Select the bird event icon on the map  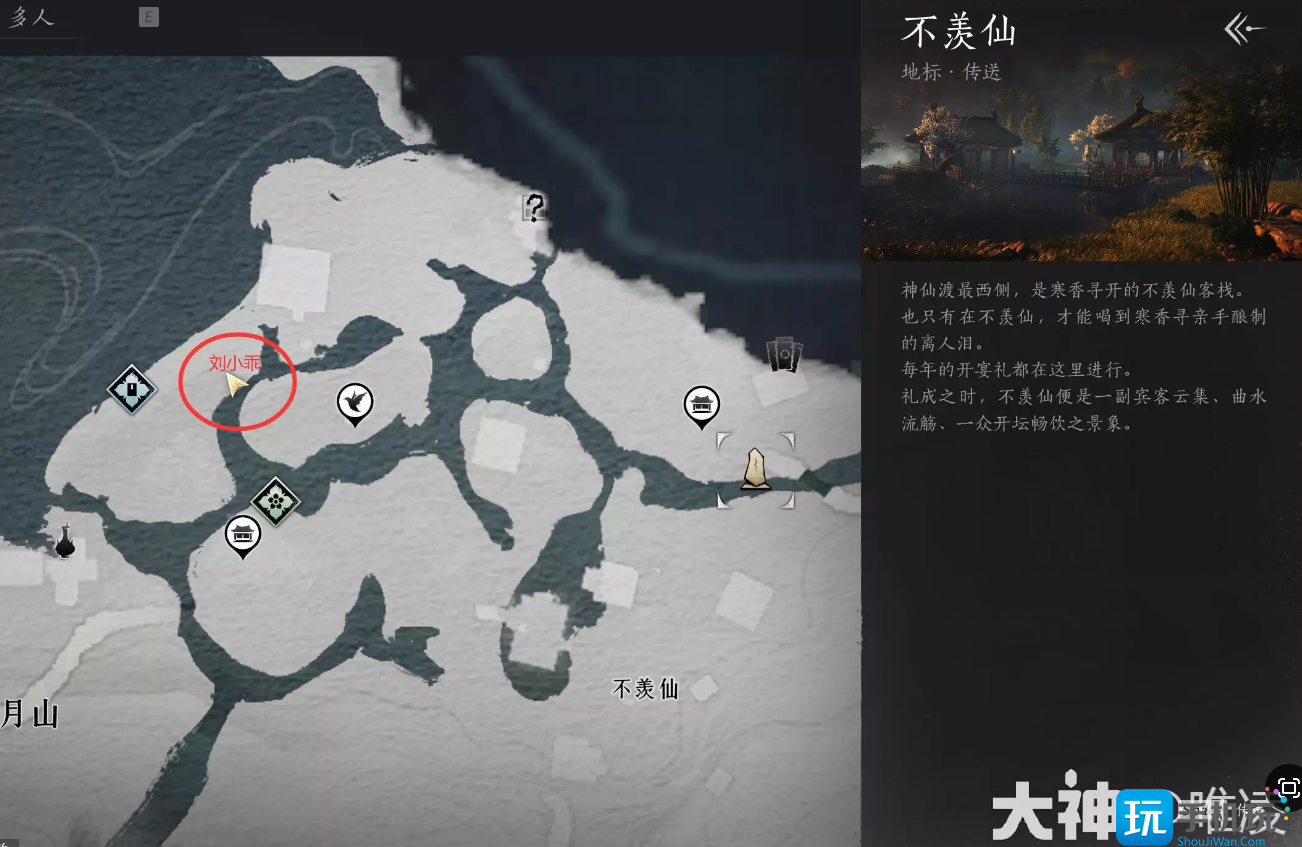click(355, 401)
